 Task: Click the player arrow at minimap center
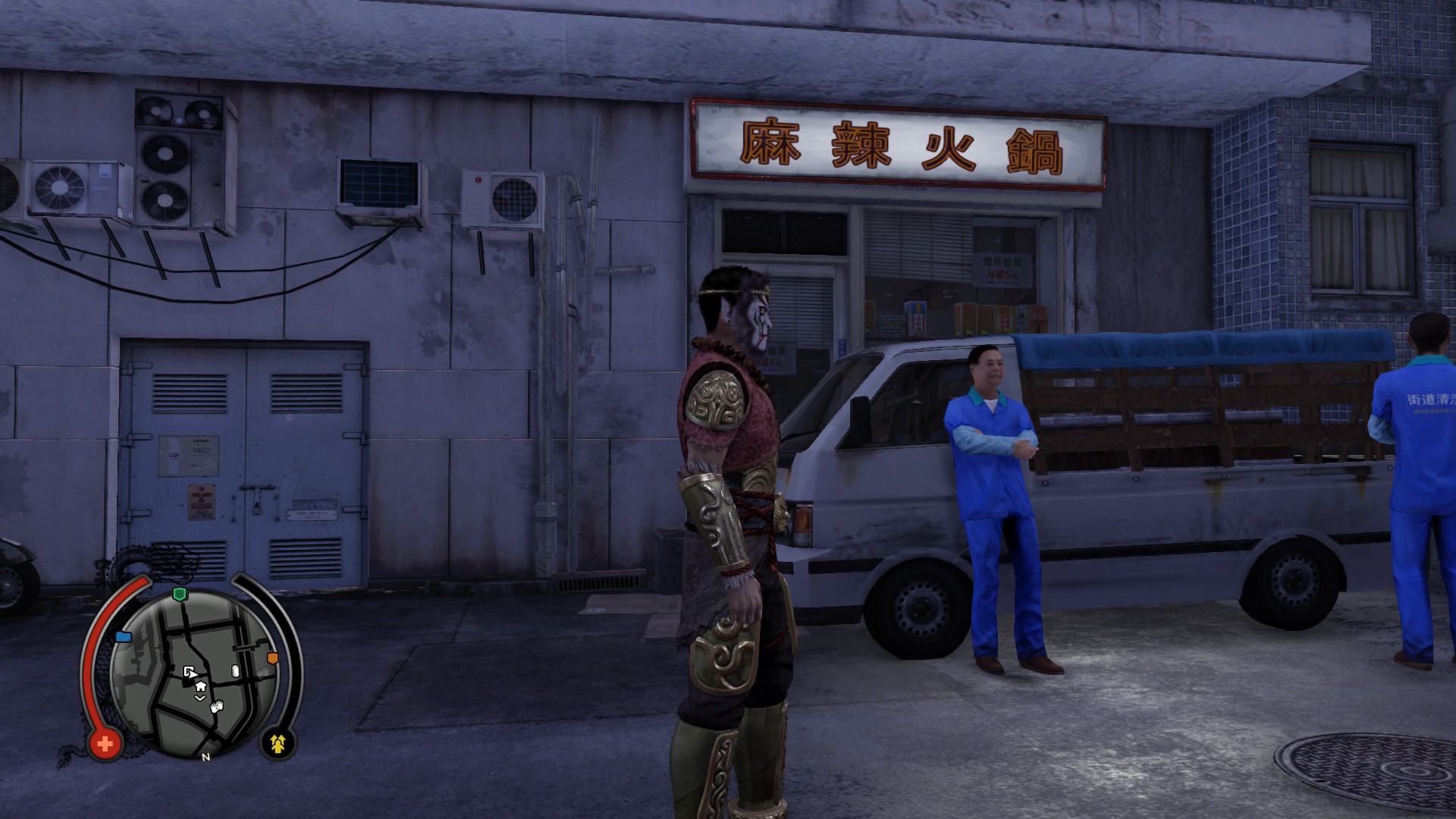191,673
